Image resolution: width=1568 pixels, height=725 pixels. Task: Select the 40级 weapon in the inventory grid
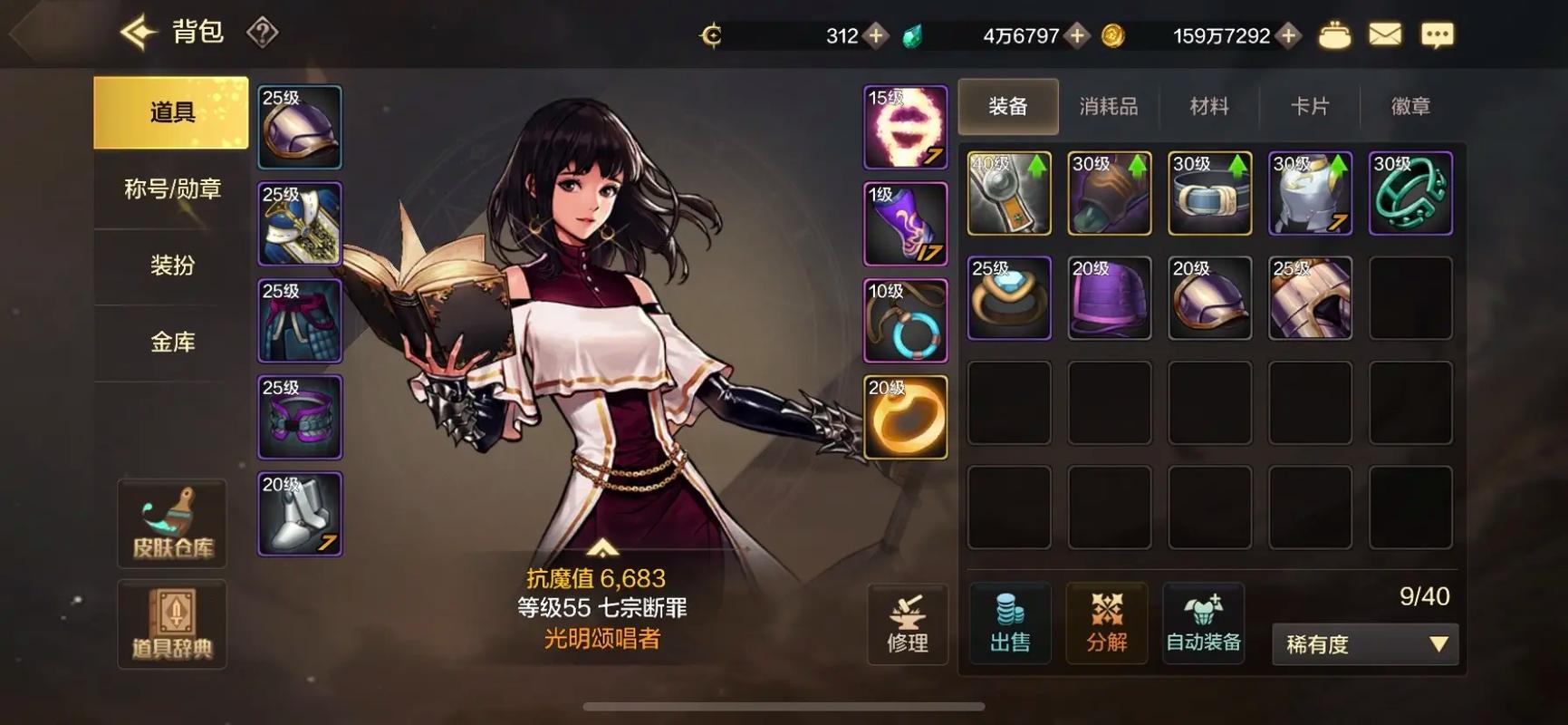[1008, 193]
